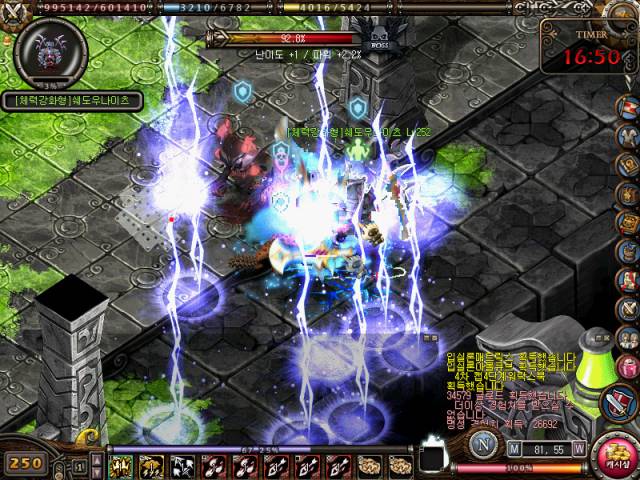
Task: Select the first skill hotbar slot
Action: tap(123, 465)
